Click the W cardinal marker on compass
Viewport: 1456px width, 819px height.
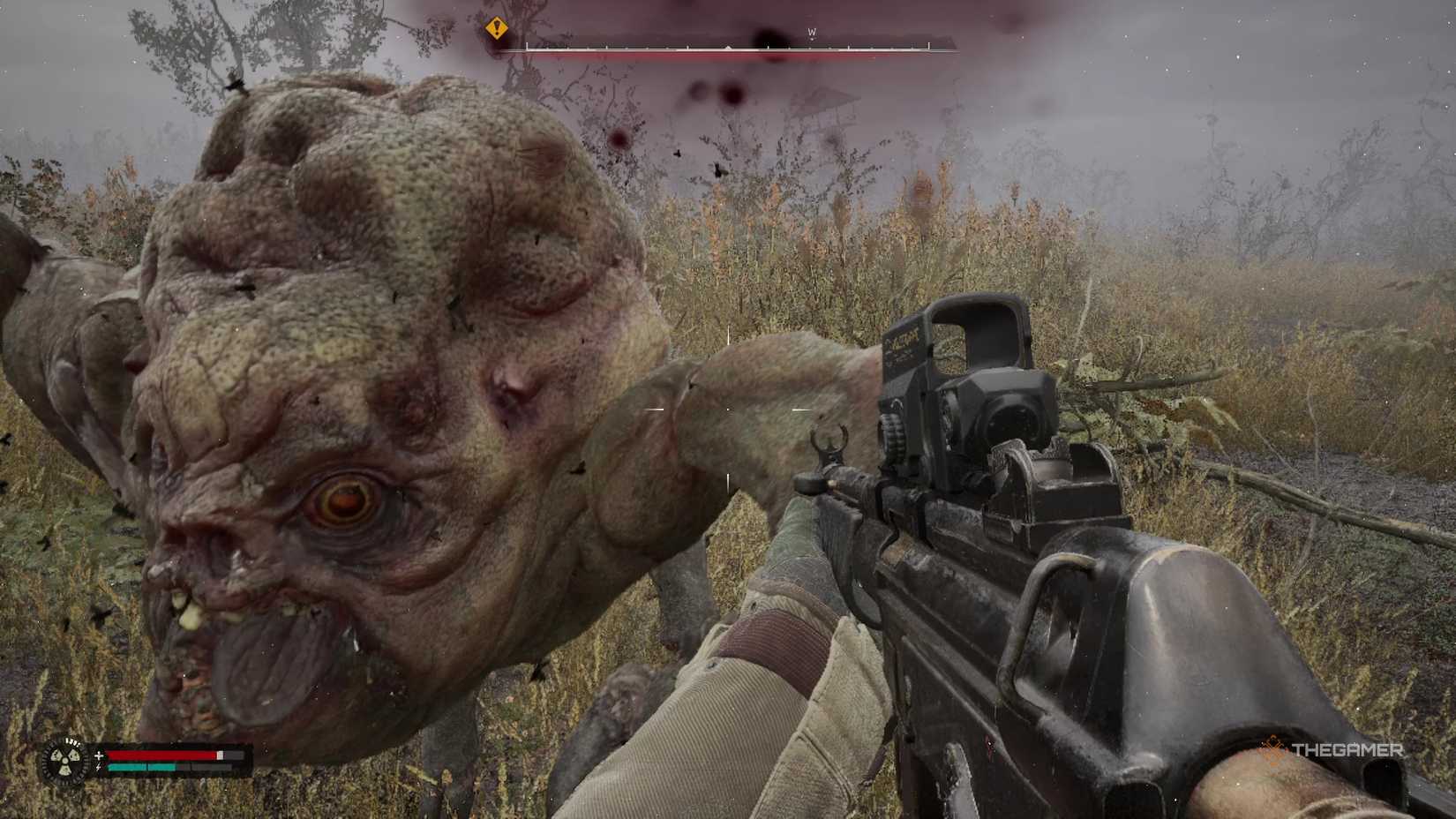coord(813,31)
